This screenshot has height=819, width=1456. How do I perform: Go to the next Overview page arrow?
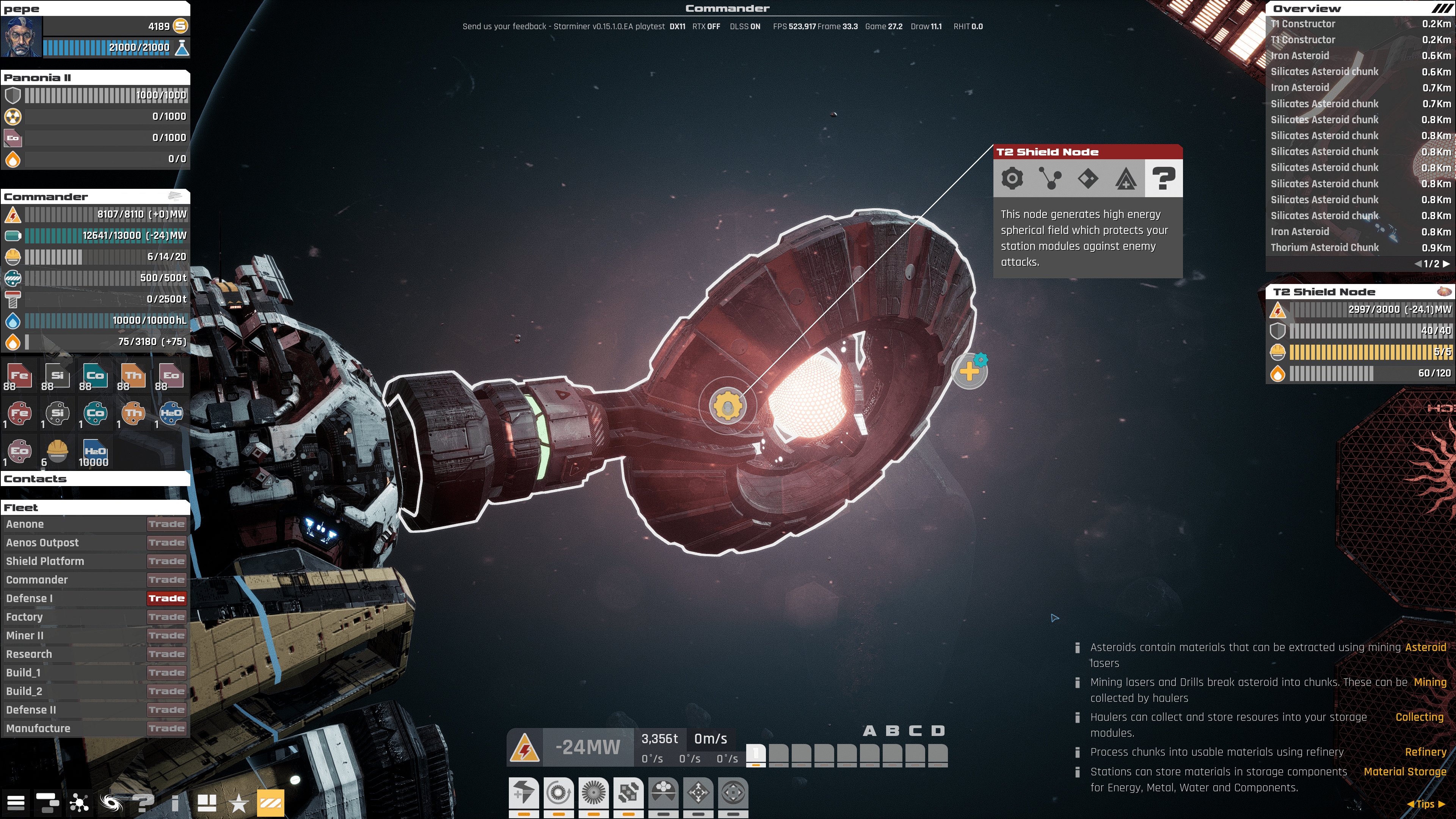[x=1447, y=264]
